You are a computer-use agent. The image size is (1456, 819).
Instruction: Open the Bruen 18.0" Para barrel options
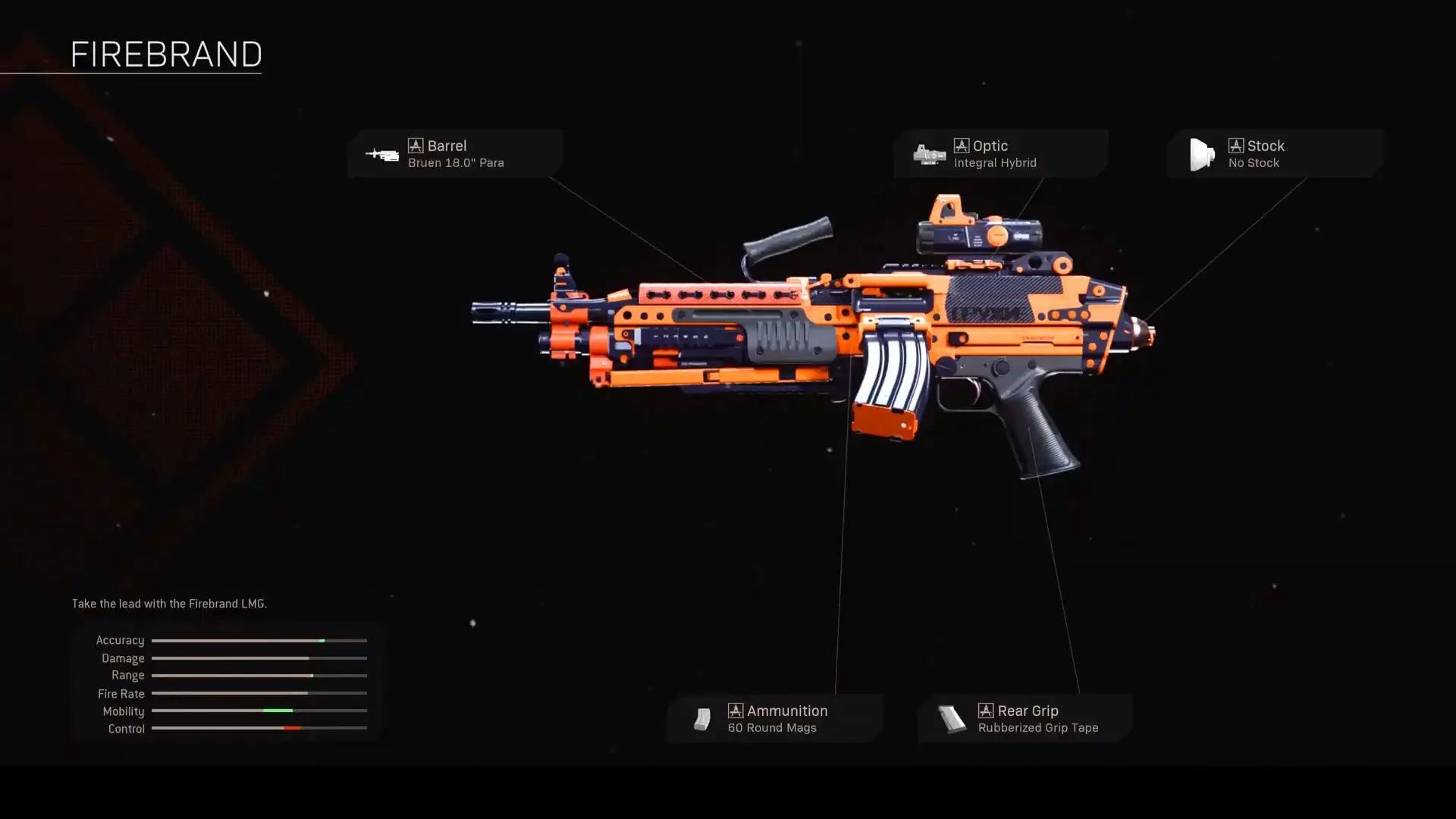pos(455,162)
